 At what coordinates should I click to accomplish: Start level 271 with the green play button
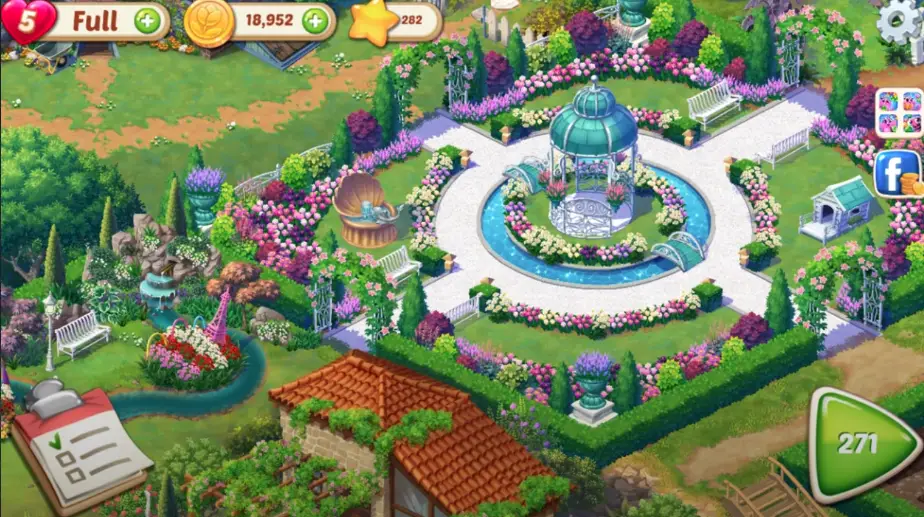tap(859, 443)
